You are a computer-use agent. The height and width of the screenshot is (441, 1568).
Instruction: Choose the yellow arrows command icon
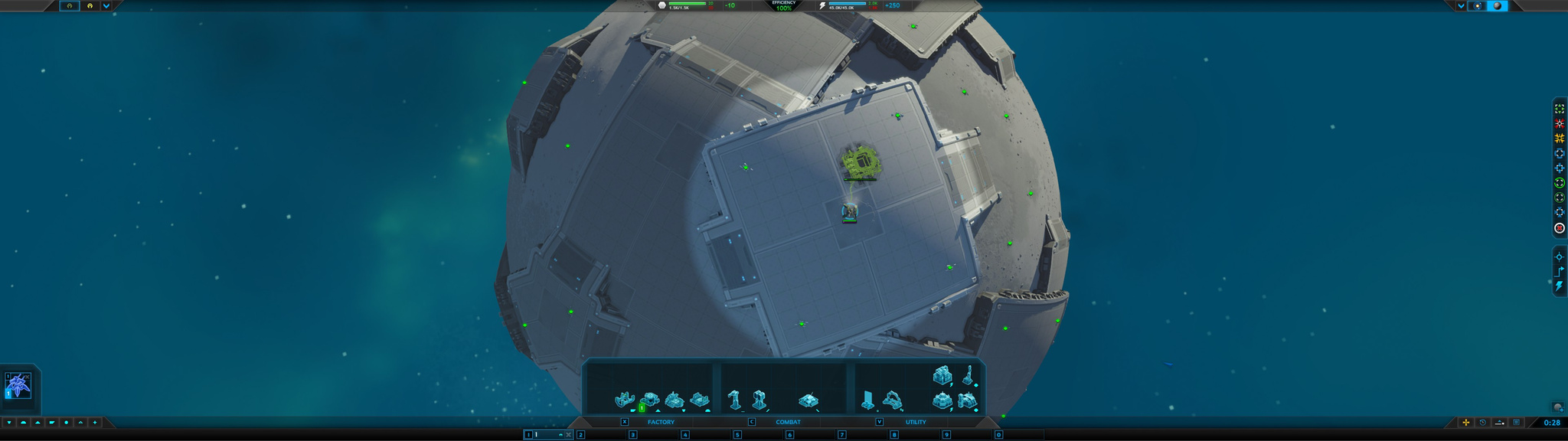(x=1559, y=139)
